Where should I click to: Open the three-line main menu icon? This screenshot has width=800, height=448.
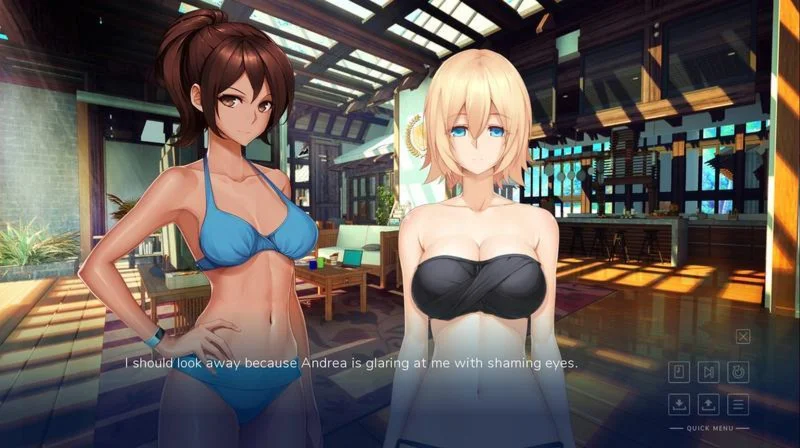[738, 404]
